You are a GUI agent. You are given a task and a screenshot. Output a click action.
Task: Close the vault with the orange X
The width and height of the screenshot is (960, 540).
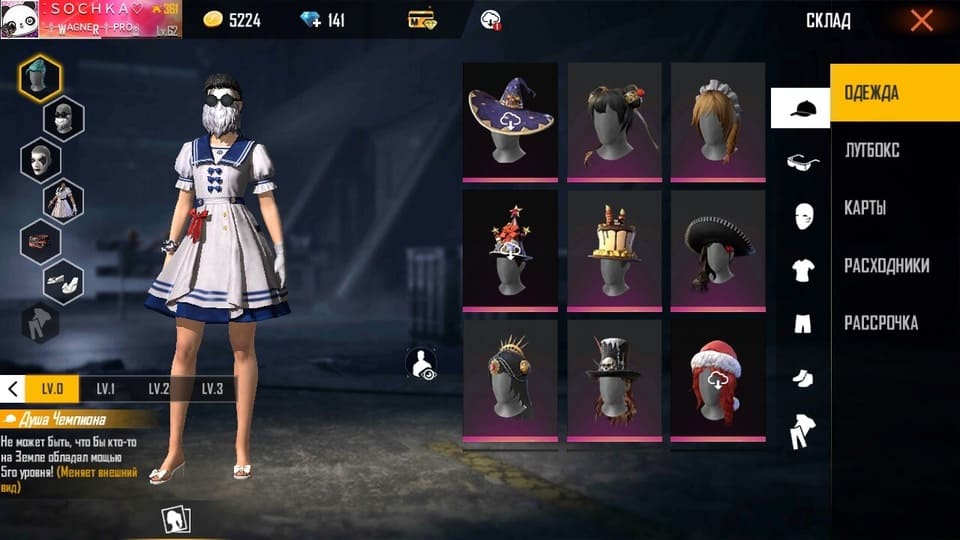pyautogui.click(x=921, y=20)
